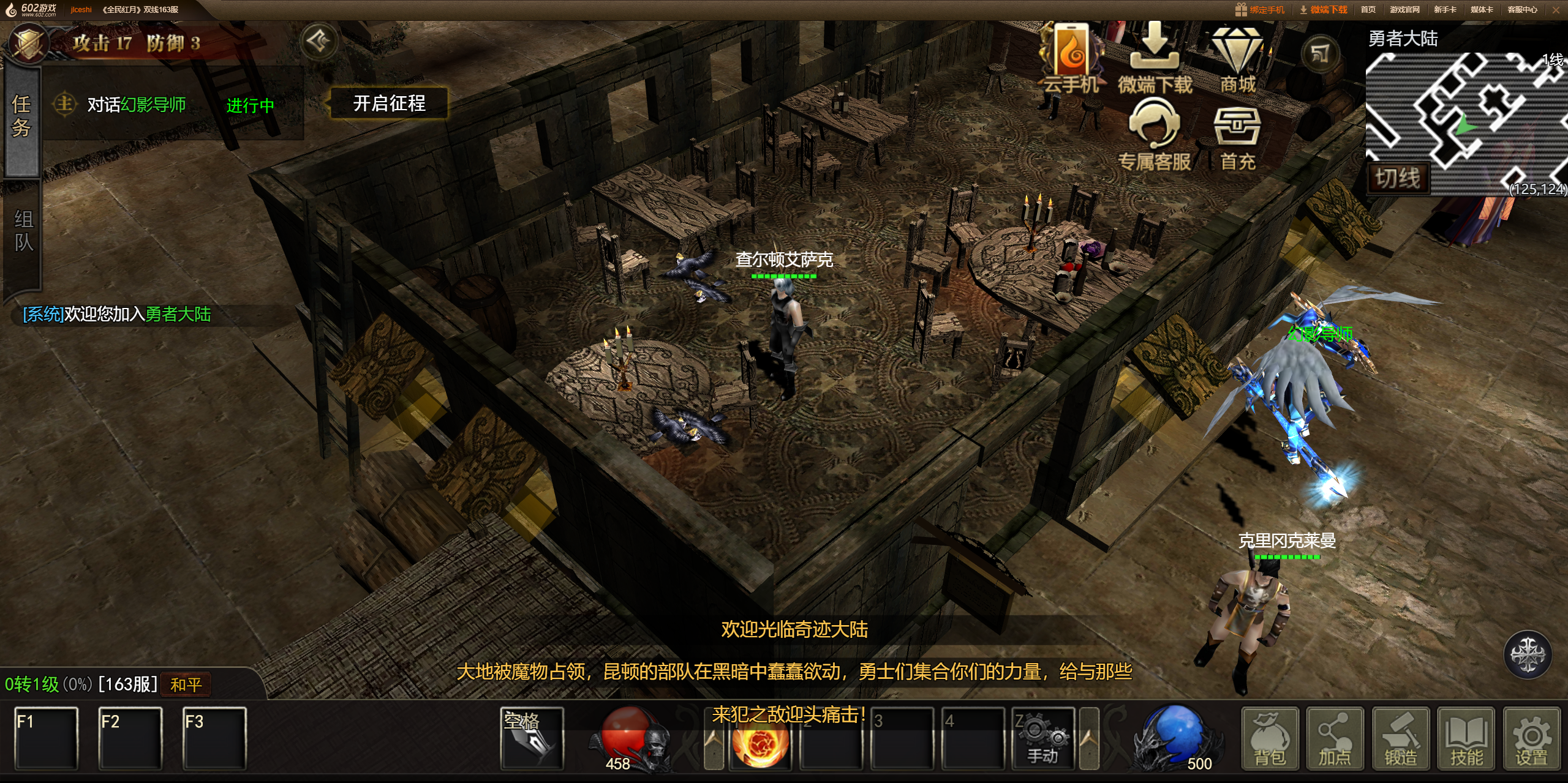The width and height of the screenshot is (1568, 783).
Task: Open the 设置 settings gear
Action: point(1531,739)
